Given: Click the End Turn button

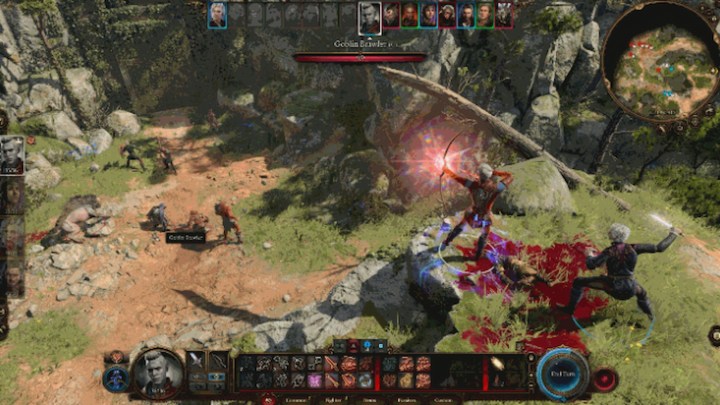Looking at the screenshot, I should coord(562,375).
